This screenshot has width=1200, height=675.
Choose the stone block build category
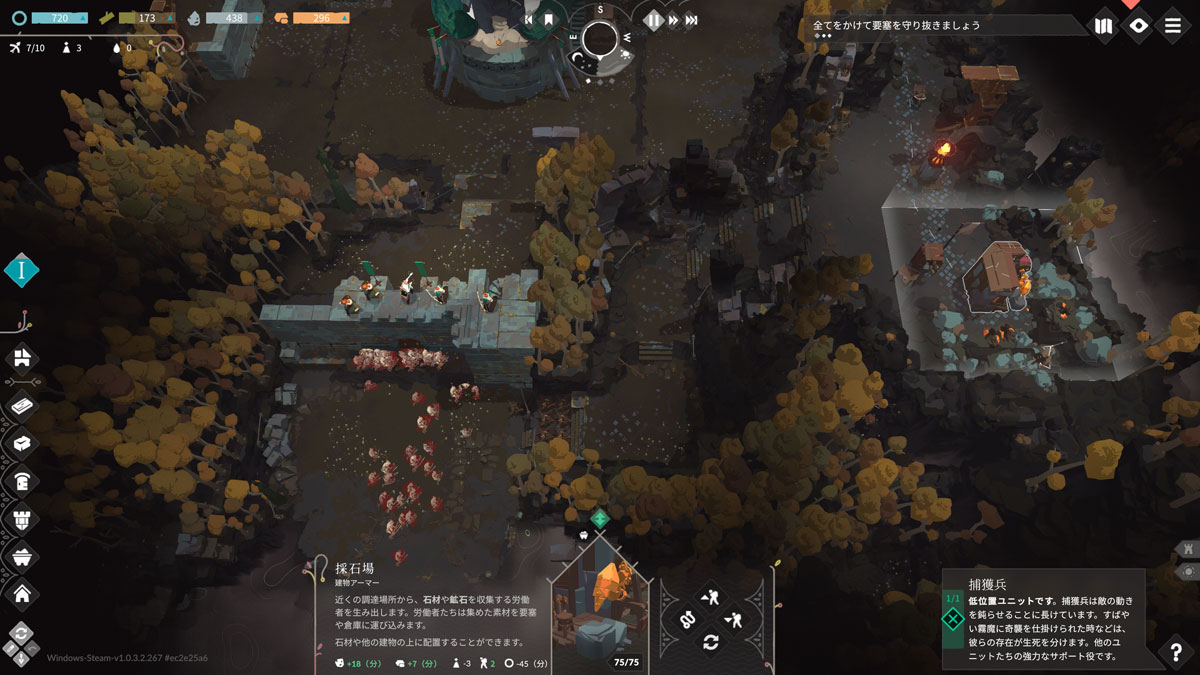point(21,441)
